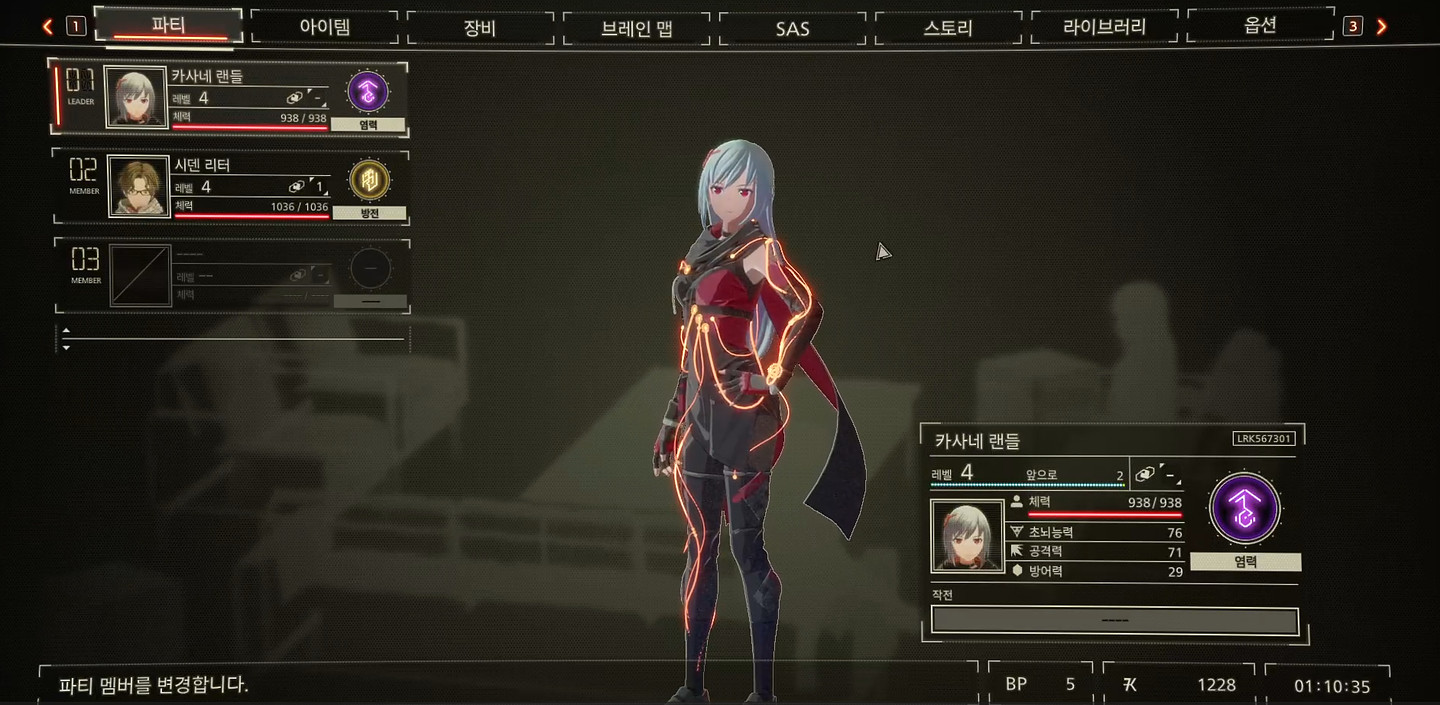Show the 라이브러리 tab
This screenshot has width=1440, height=705.
coord(1104,27)
